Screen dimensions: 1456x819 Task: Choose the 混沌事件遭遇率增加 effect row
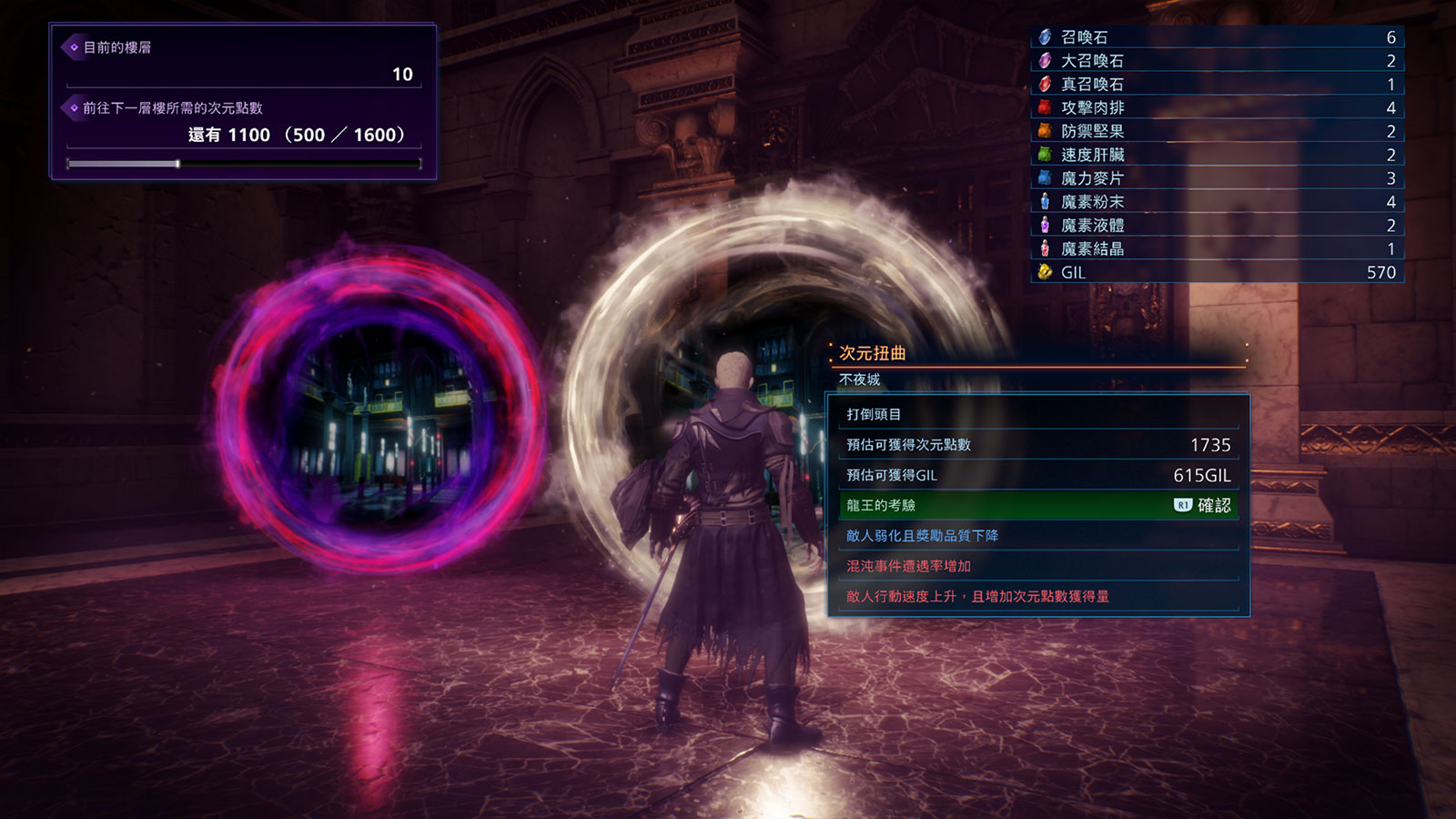point(1037,566)
